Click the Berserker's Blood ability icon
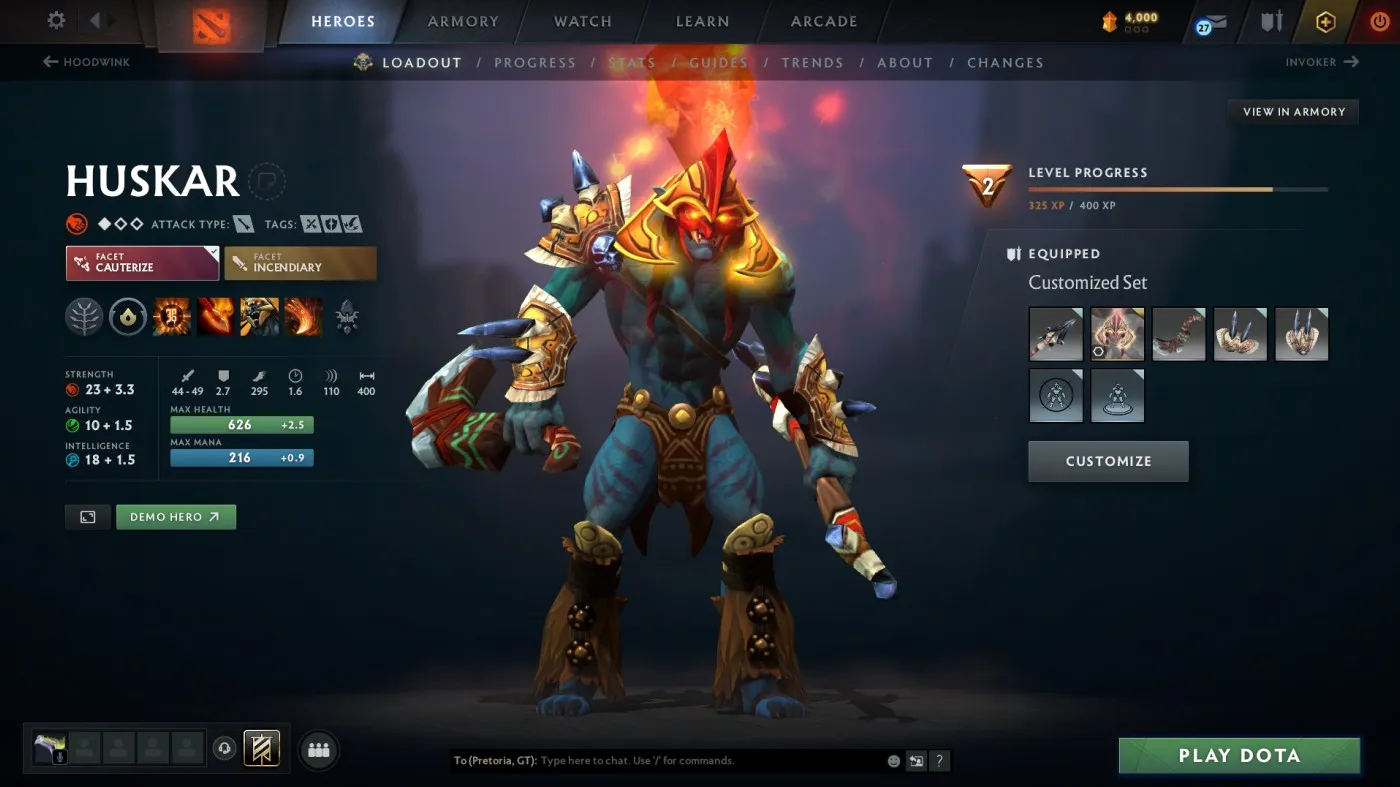The width and height of the screenshot is (1400, 787). [258, 317]
